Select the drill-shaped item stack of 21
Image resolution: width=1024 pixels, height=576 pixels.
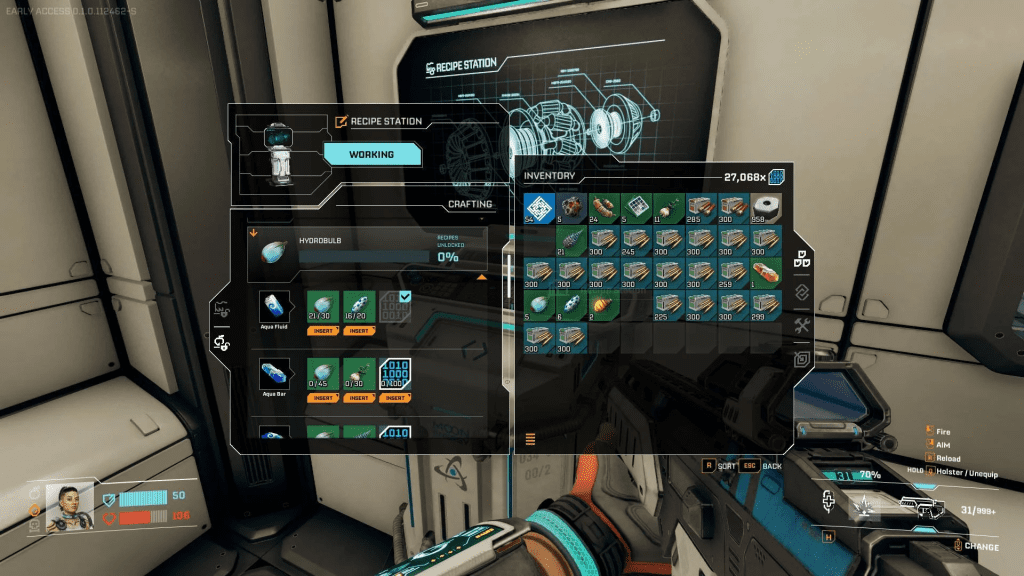click(571, 241)
